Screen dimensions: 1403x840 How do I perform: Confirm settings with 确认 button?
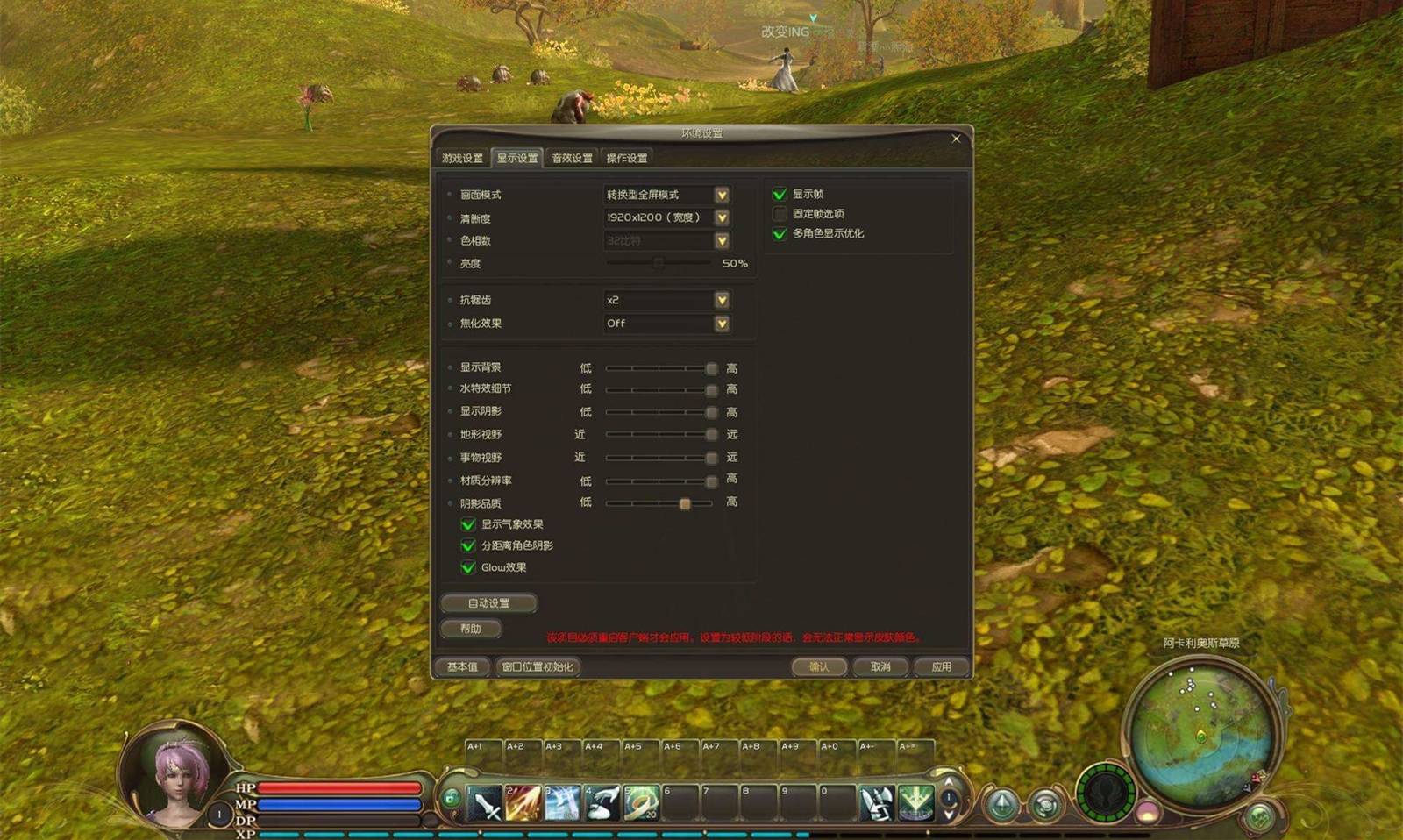click(x=819, y=667)
